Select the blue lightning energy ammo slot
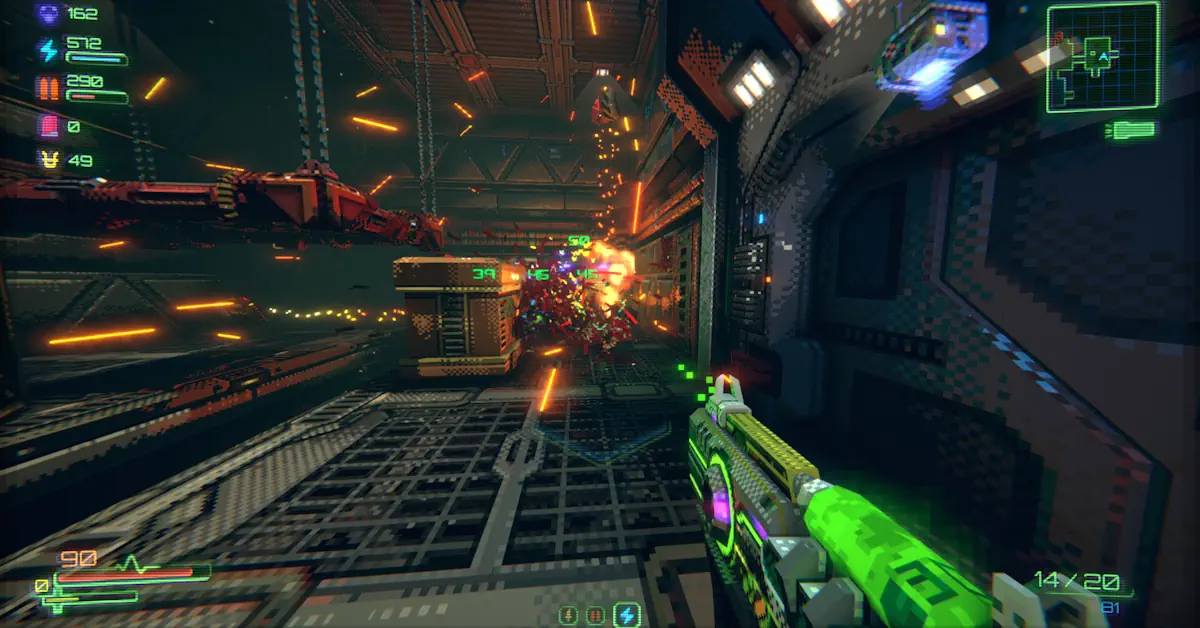Screen dimensions: 1200x628 click(x=627, y=614)
